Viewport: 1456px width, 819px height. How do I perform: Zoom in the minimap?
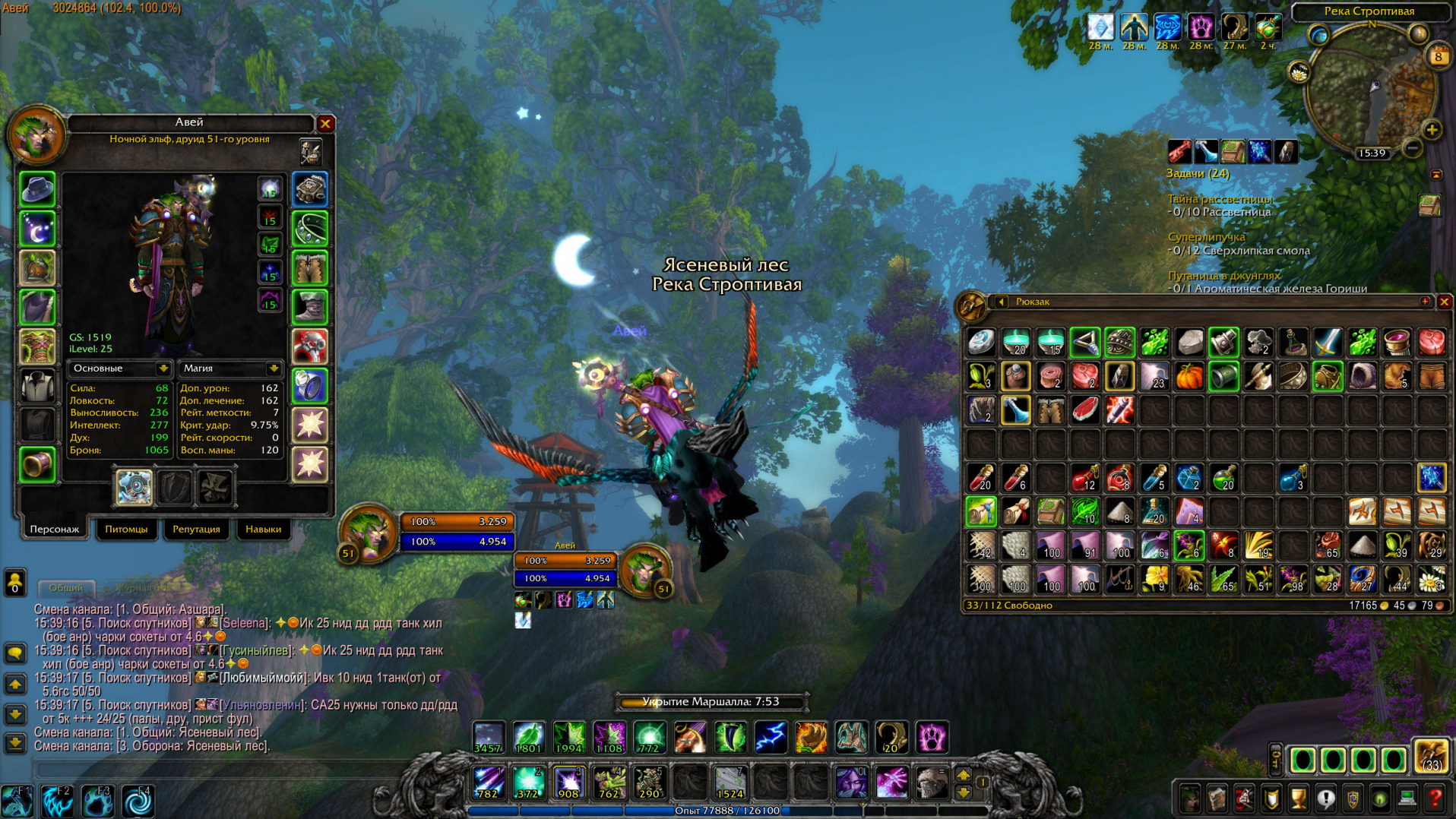point(1432,130)
